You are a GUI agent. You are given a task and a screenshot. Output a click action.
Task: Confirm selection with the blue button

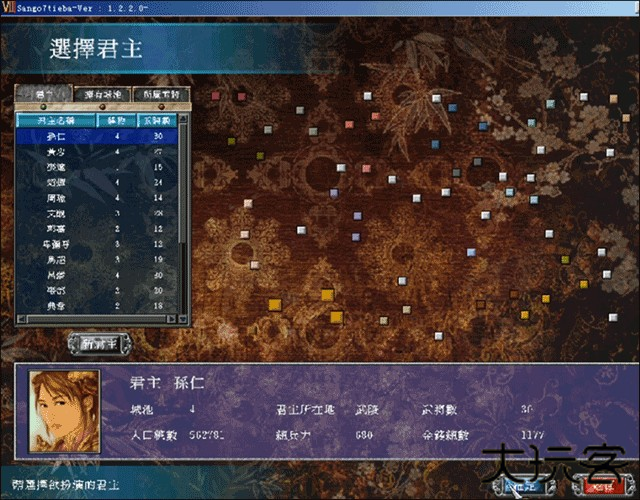527,486
